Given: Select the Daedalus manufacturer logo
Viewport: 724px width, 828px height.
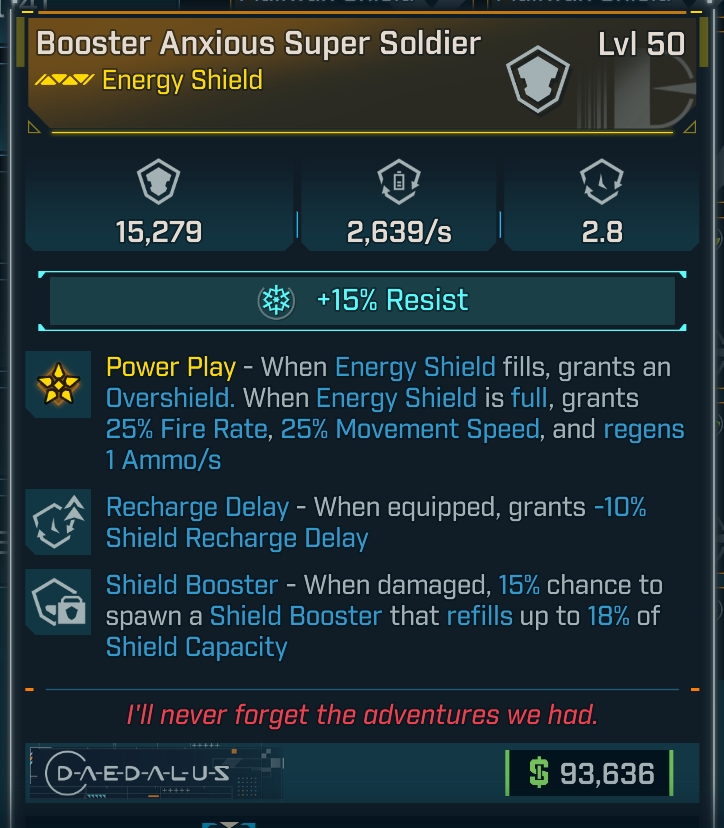Looking at the screenshot, I should [x=138, y=773].
